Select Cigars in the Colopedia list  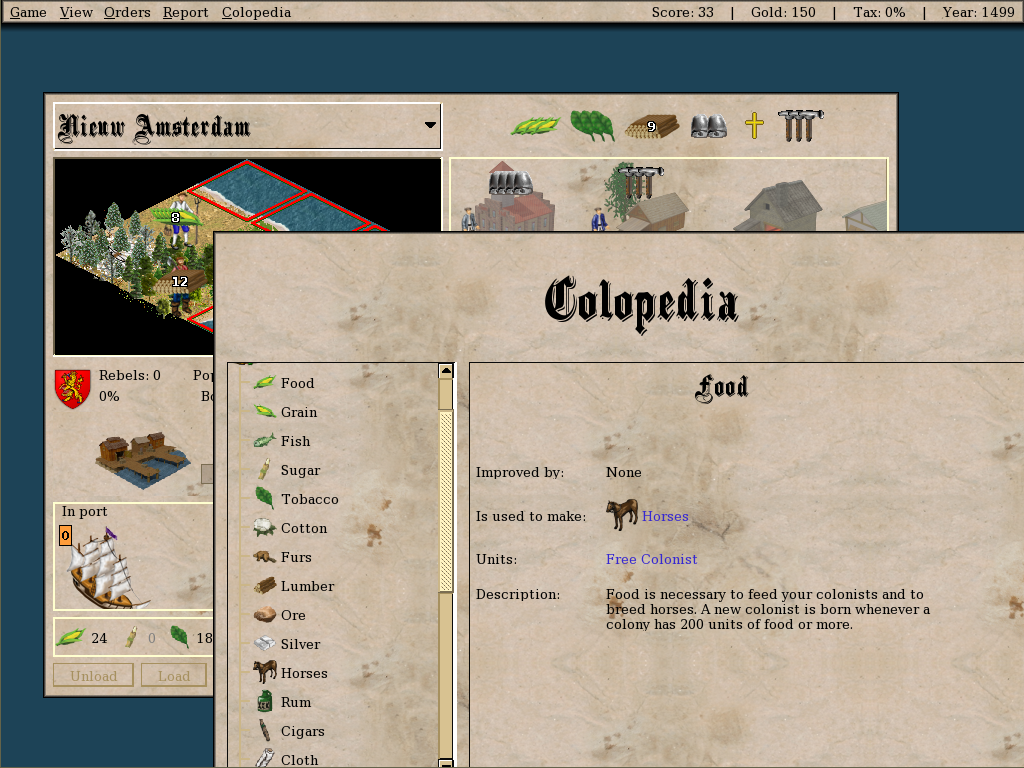click(302, 731)
